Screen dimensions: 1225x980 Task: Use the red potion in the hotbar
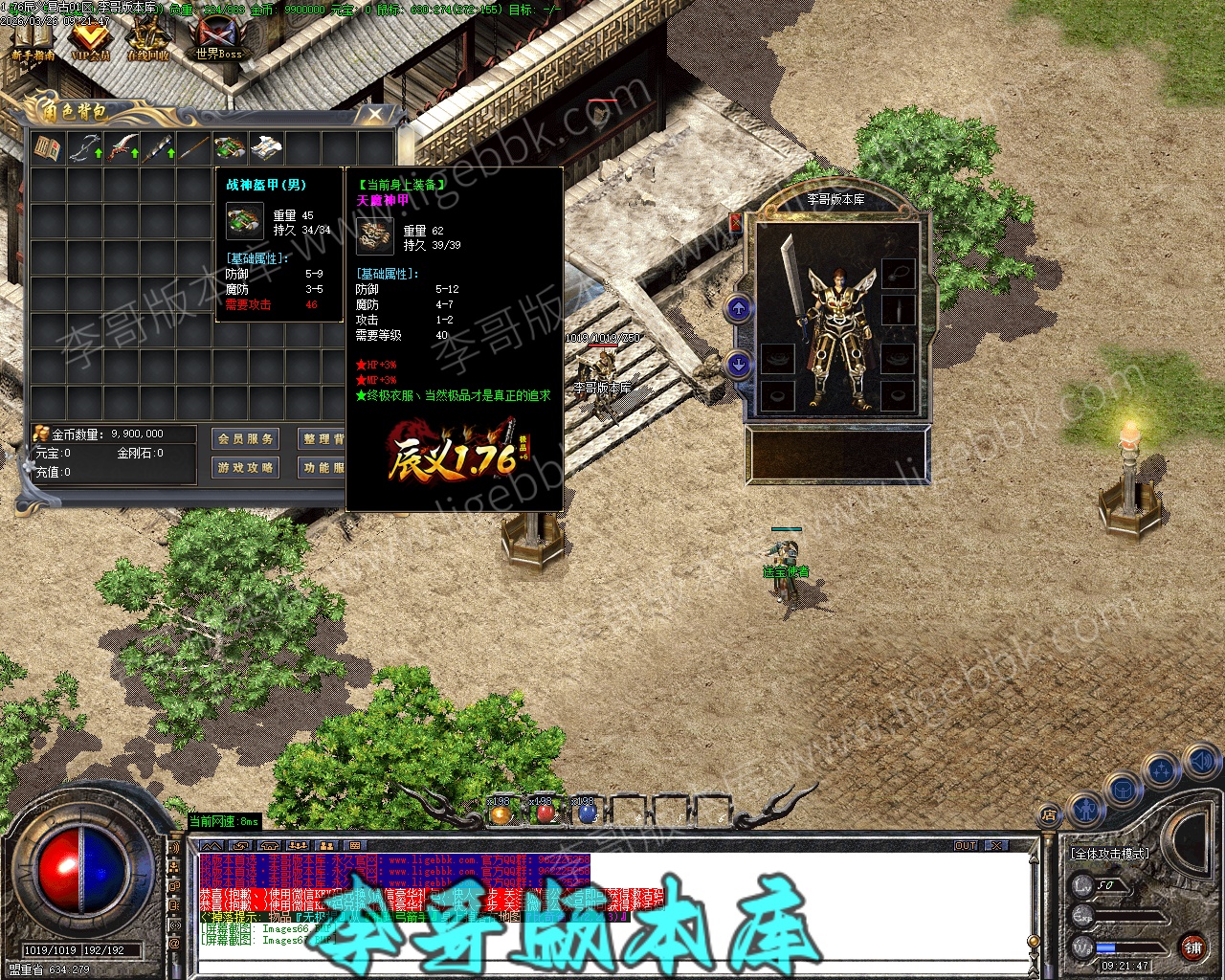(x=544, y=813)
